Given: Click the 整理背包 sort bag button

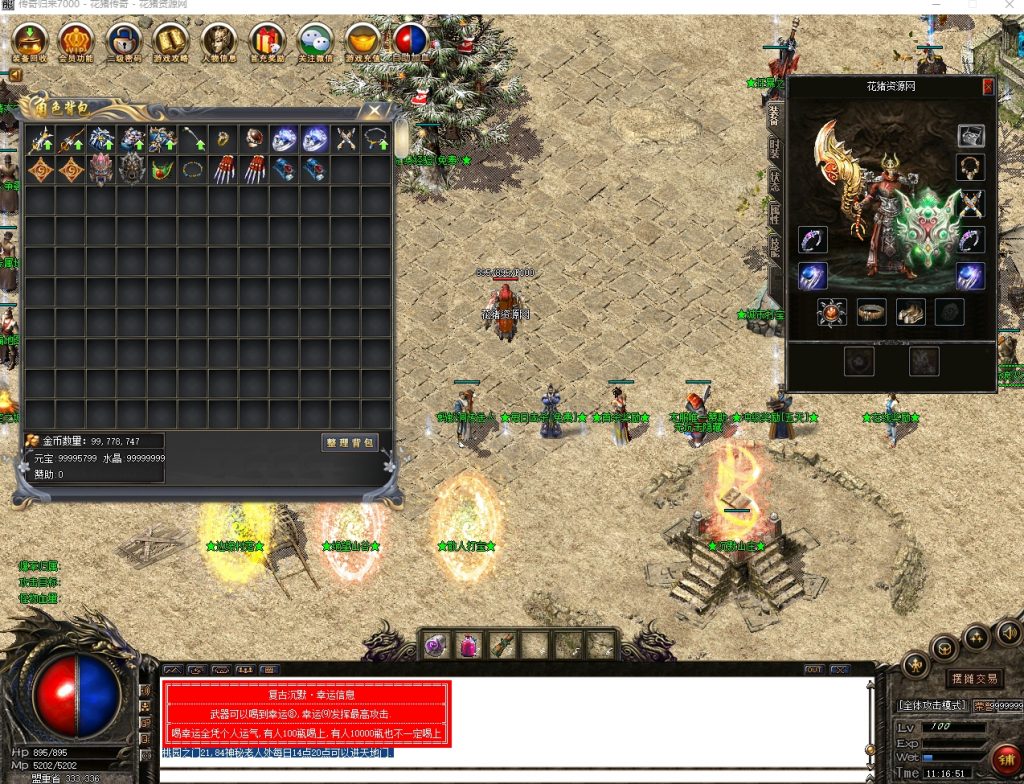Looking at the screenshot, I should tap(350, 442).
